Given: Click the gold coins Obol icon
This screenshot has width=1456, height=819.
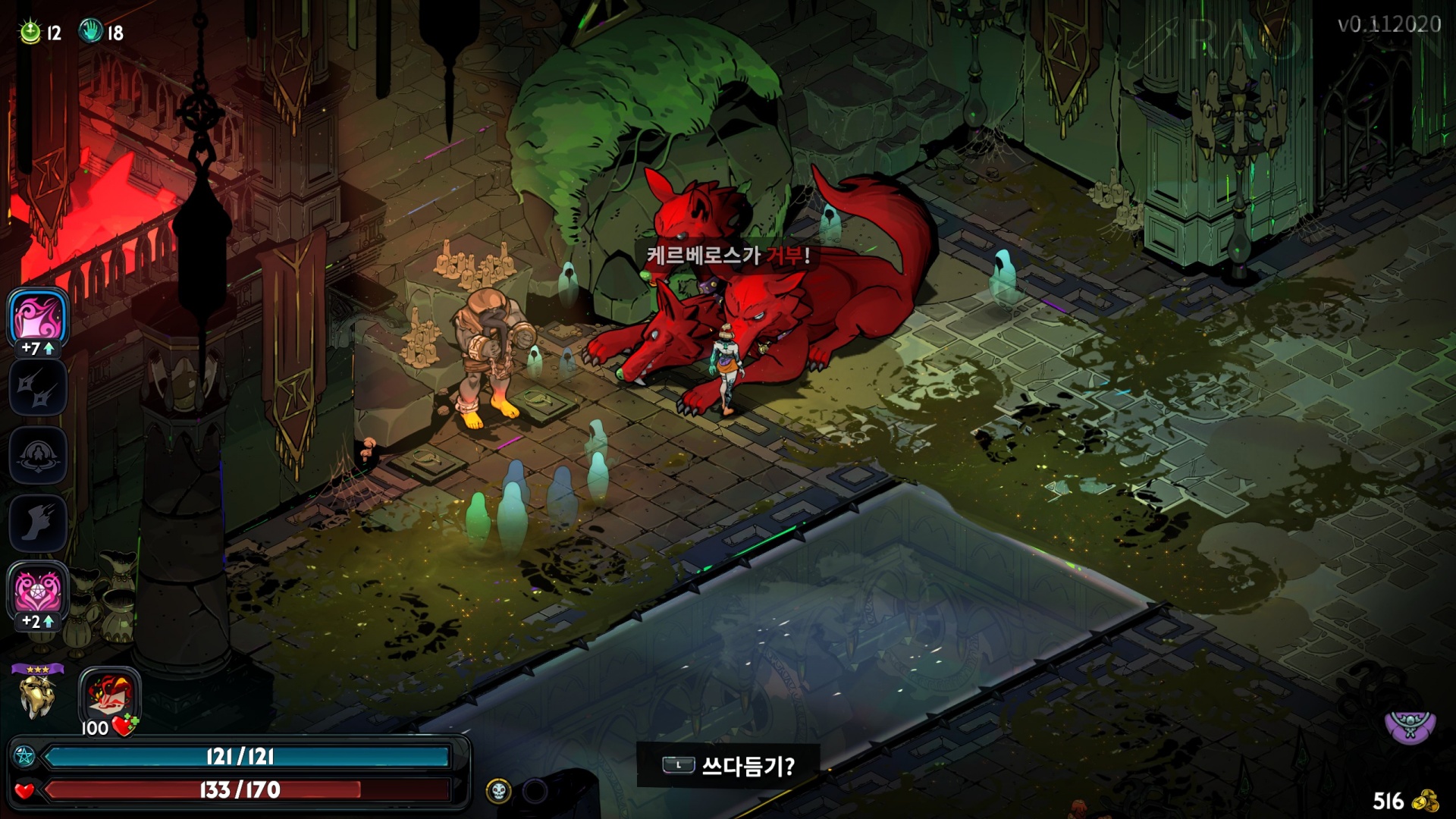Looking at the screenshot, I should click(1429, 801).
